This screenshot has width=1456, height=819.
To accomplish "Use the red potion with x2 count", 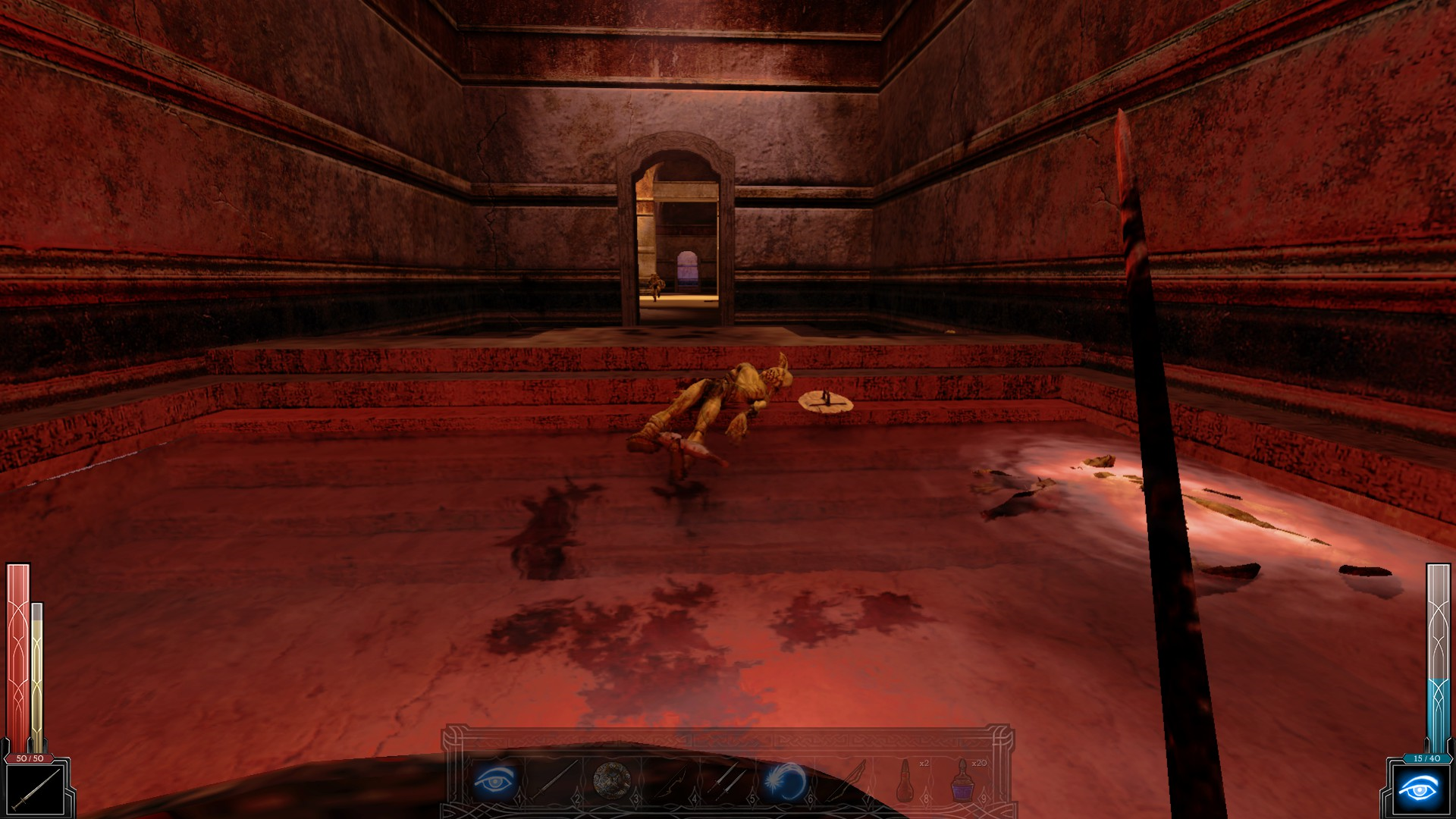I will 905,781.
